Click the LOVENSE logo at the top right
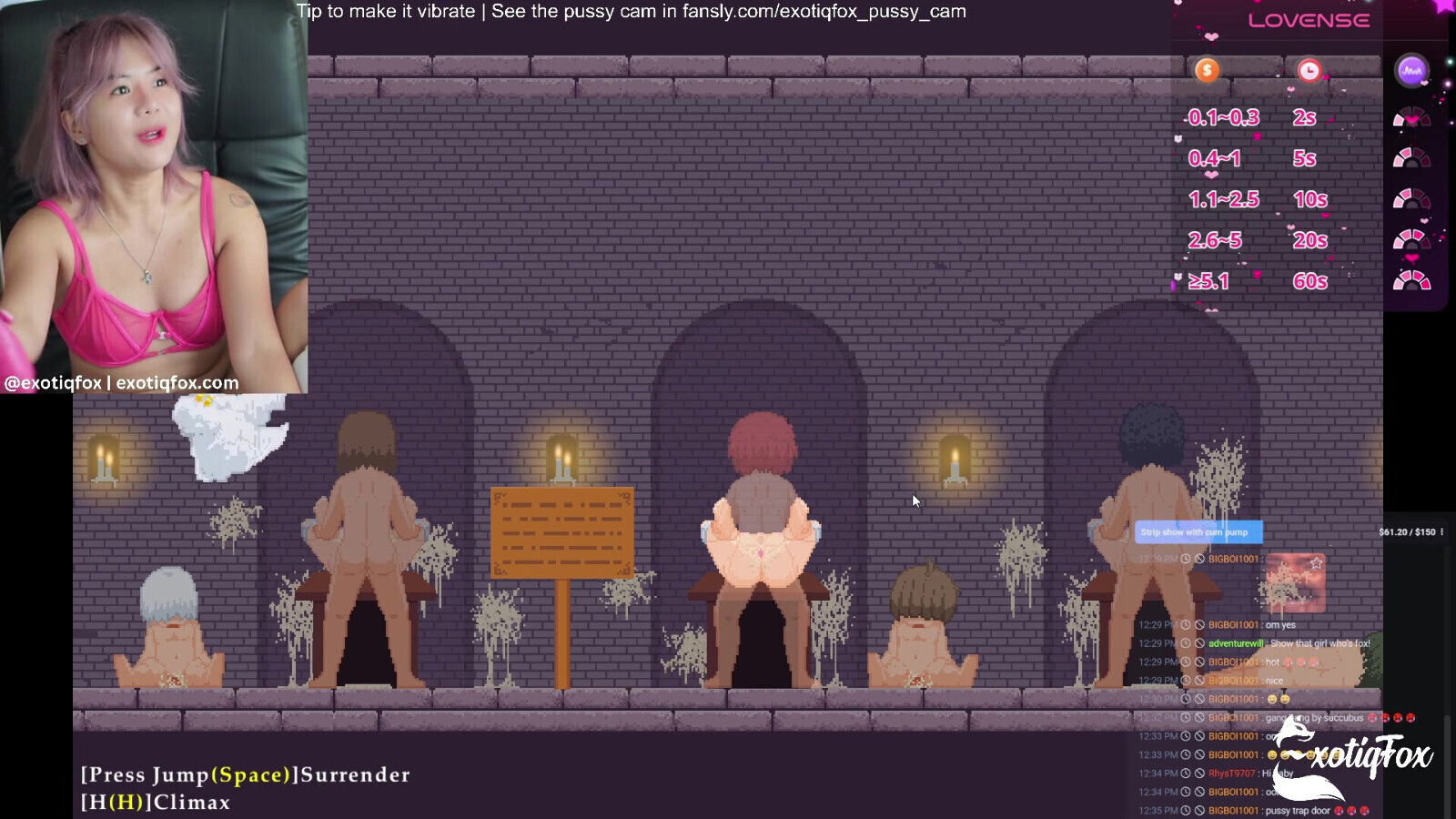The height and width of the screenshot is (819, 1456). click(1310, 20)
